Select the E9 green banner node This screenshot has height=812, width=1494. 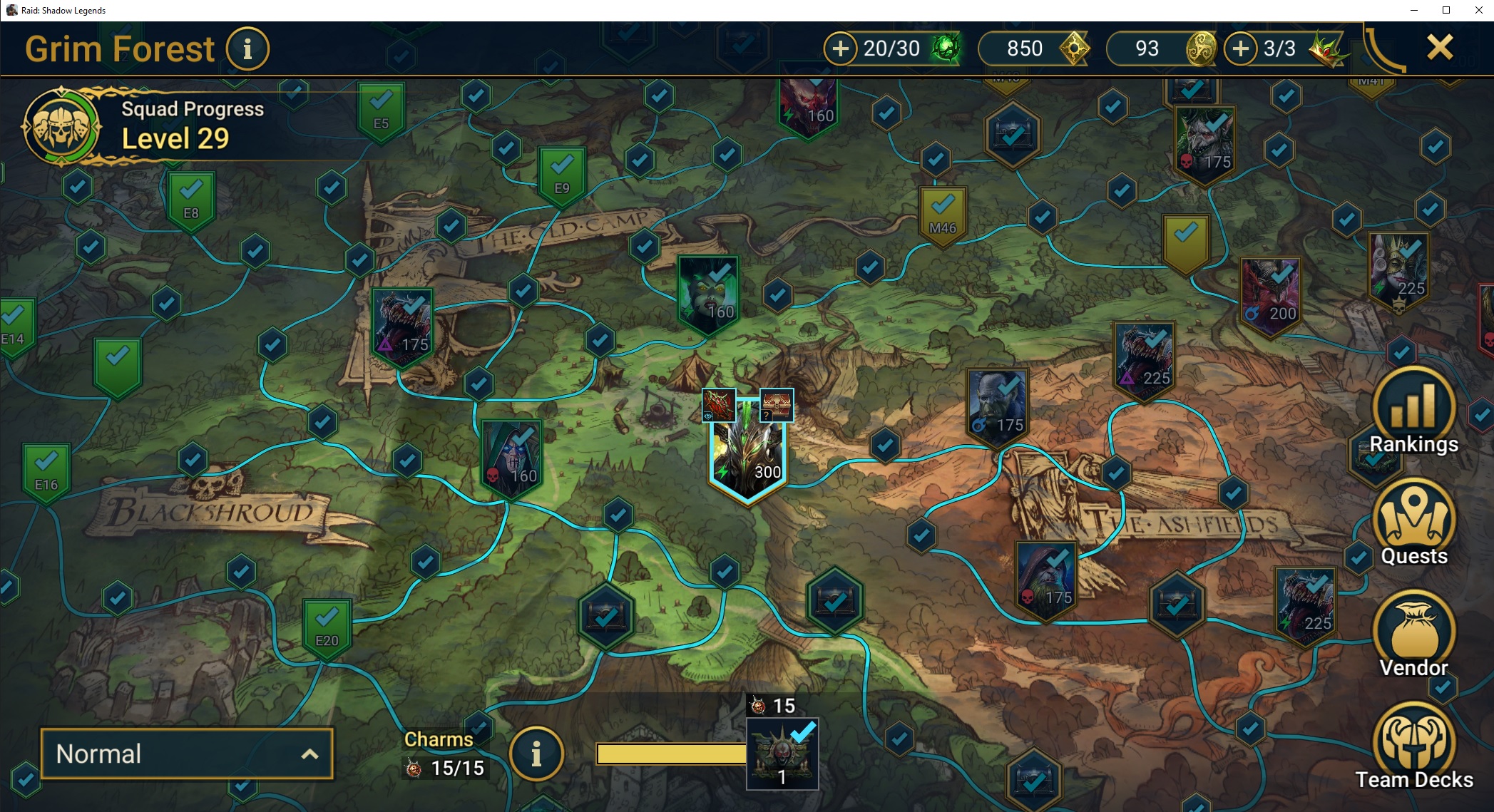(x=562, y=176)
